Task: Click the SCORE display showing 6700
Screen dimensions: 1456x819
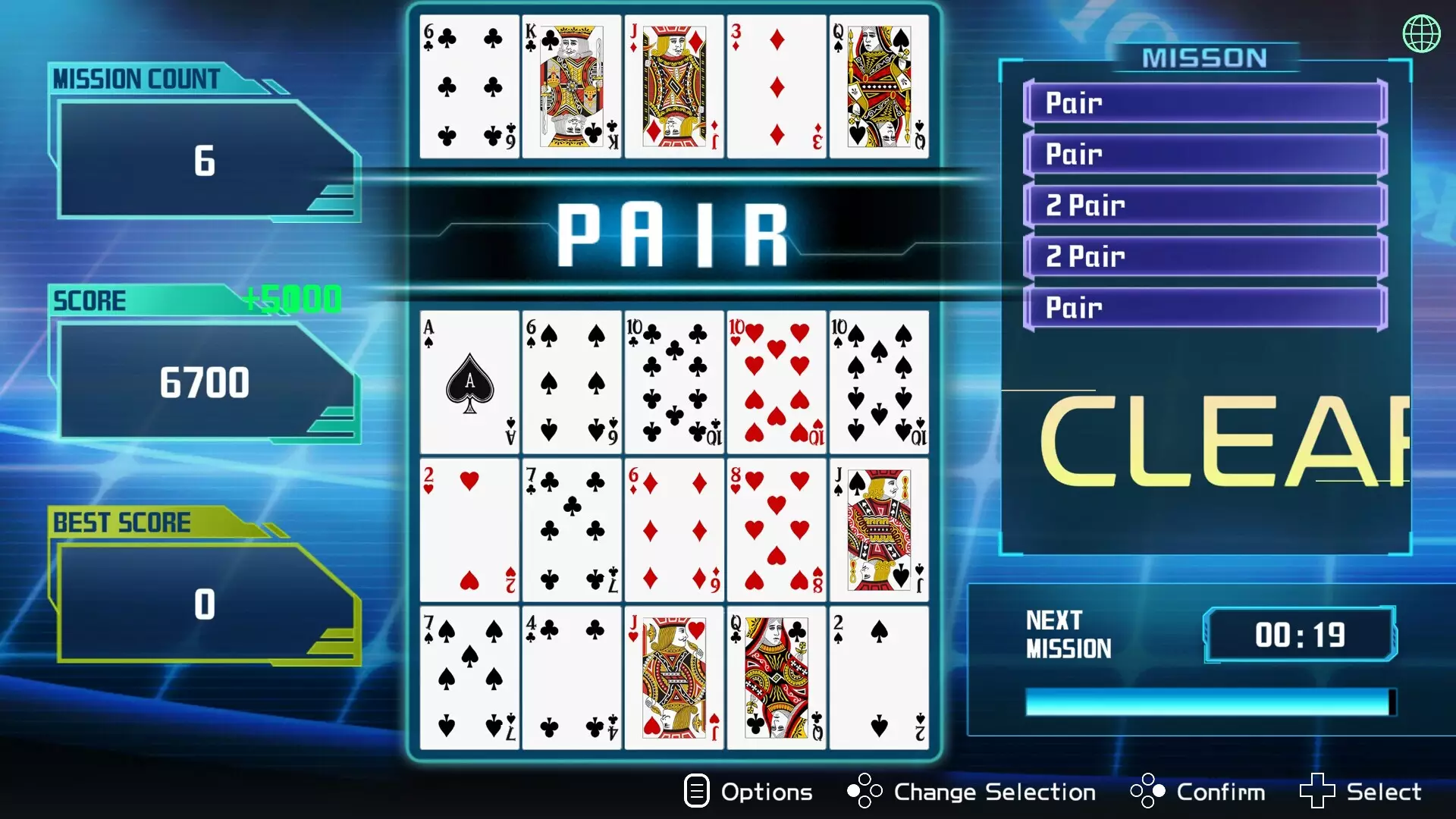Action: [206, 381]
